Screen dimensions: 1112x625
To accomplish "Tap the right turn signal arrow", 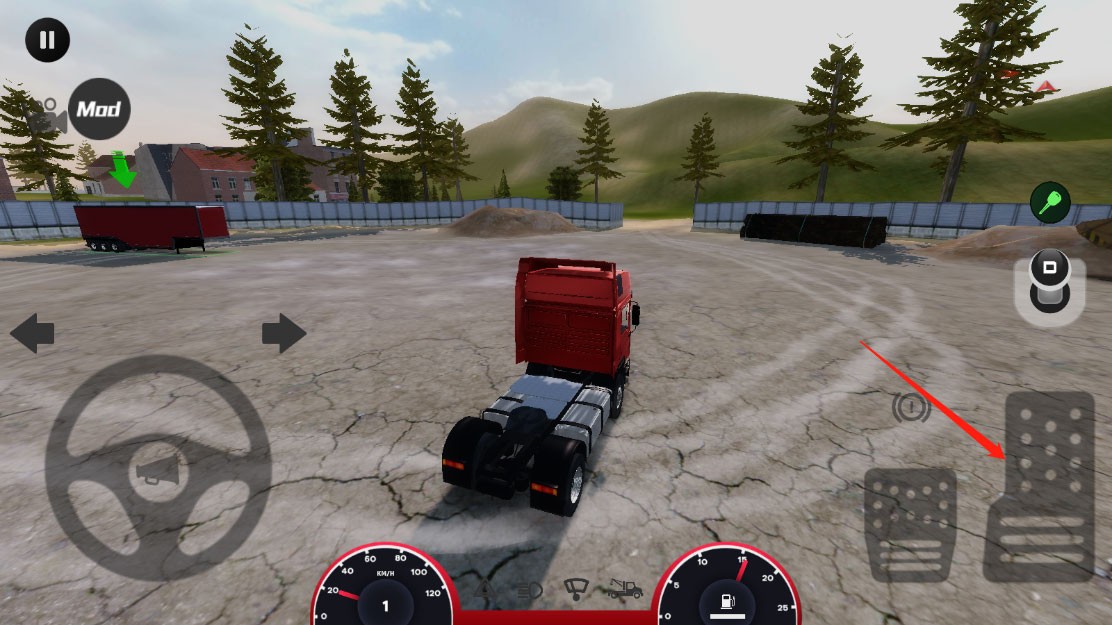I will tap(284, 333).
